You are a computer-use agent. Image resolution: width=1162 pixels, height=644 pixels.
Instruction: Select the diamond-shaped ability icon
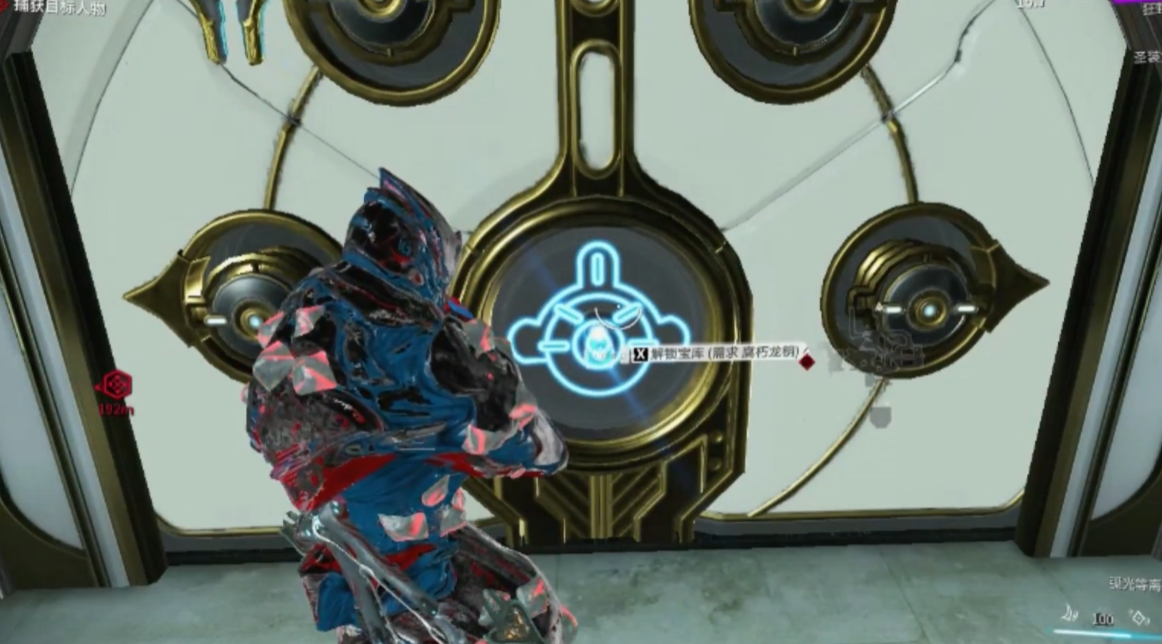click(1140, 617)
